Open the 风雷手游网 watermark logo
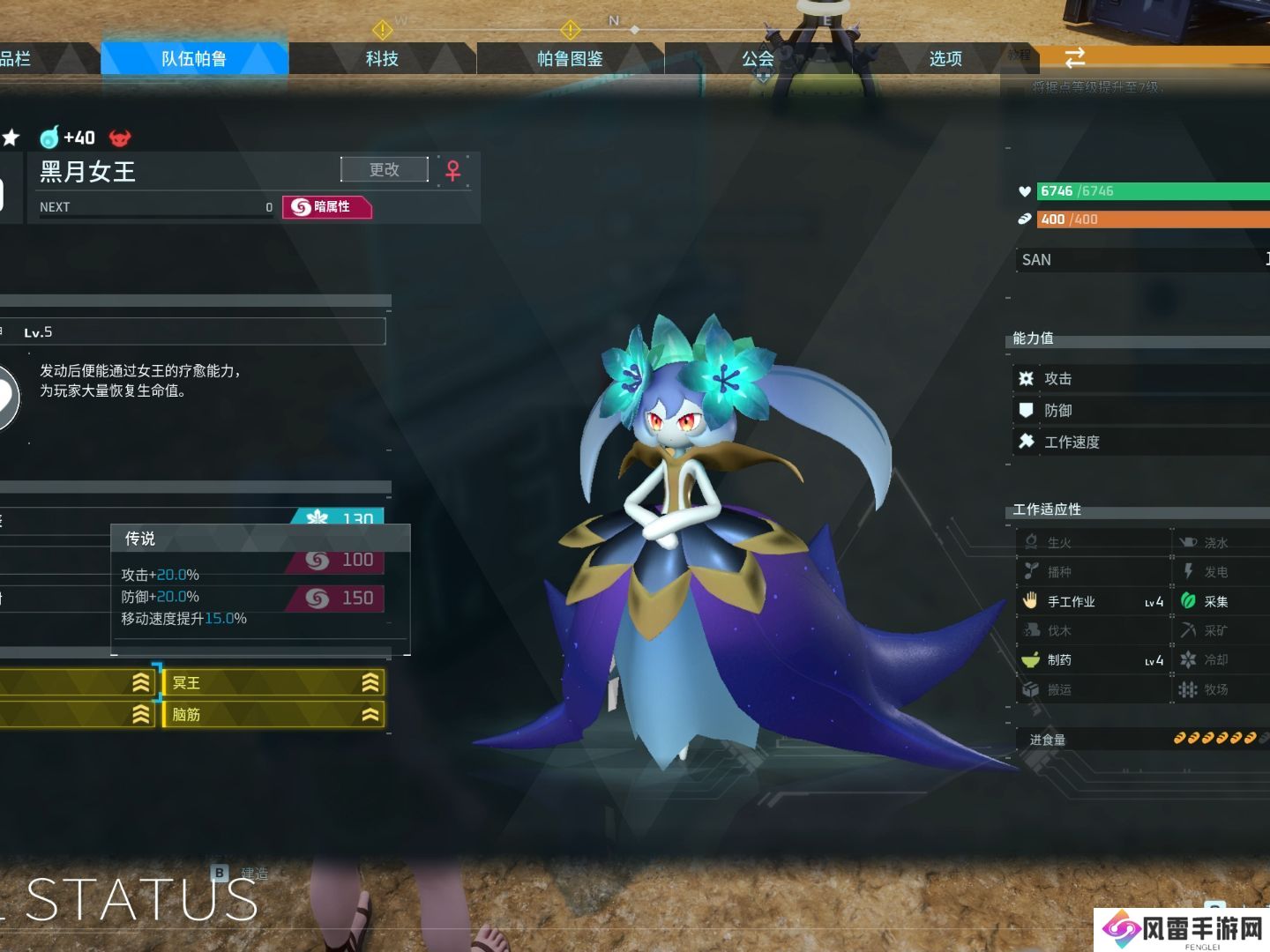Screen dimensions: 1270x952 1182,929
